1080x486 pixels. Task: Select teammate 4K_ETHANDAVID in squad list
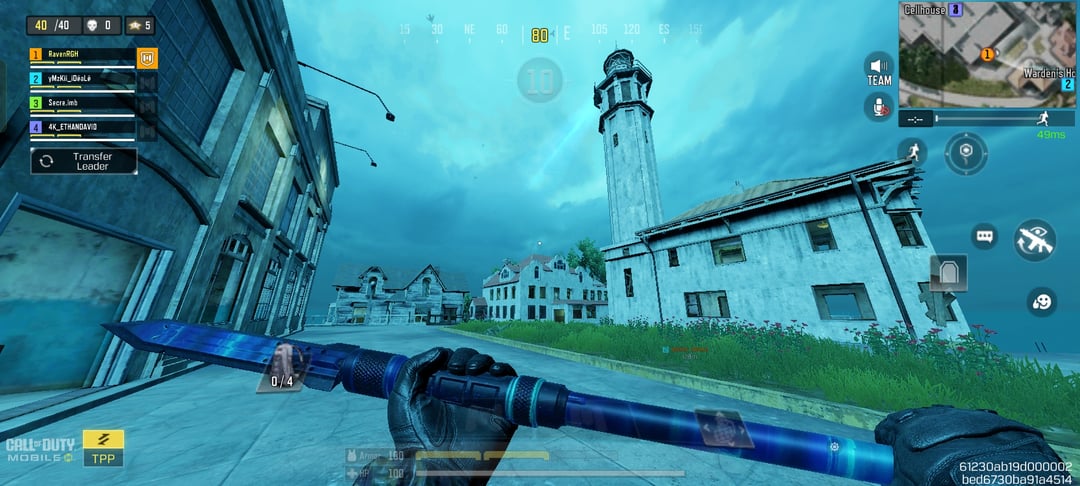tap(80, 128)
